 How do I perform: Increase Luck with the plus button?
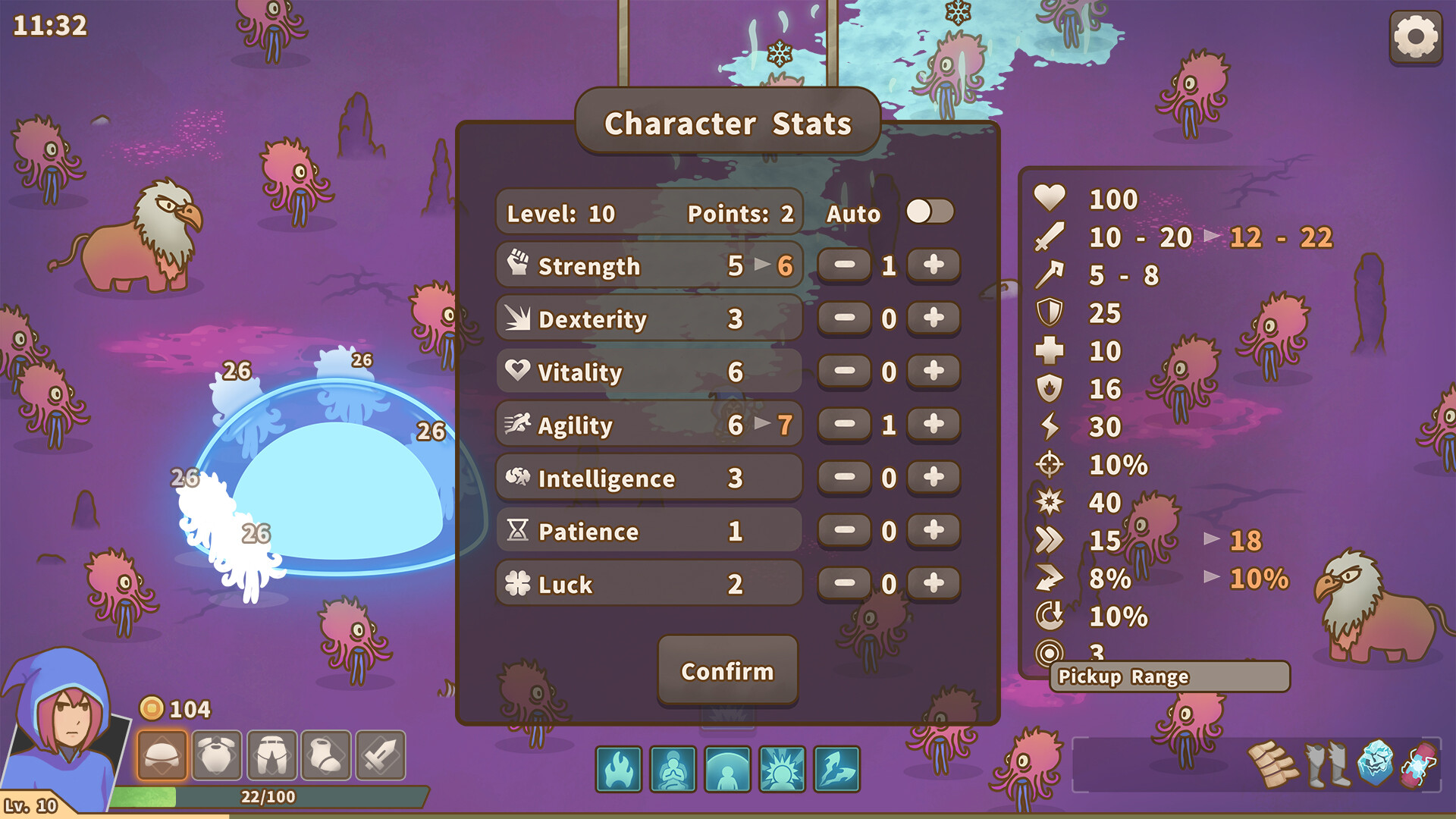click(x=932, y=584)
